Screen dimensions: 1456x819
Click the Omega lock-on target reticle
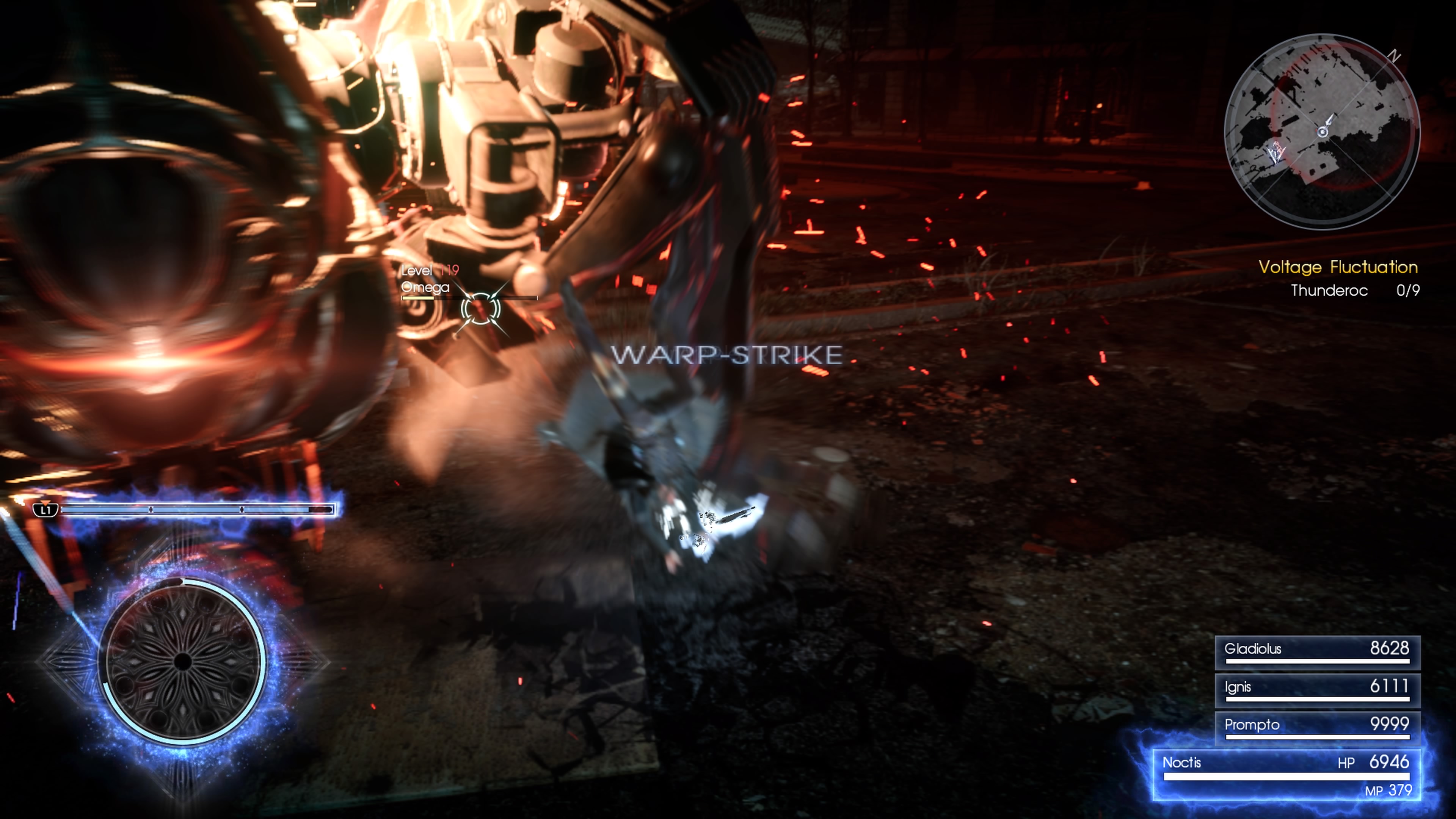tap(480, 309)
